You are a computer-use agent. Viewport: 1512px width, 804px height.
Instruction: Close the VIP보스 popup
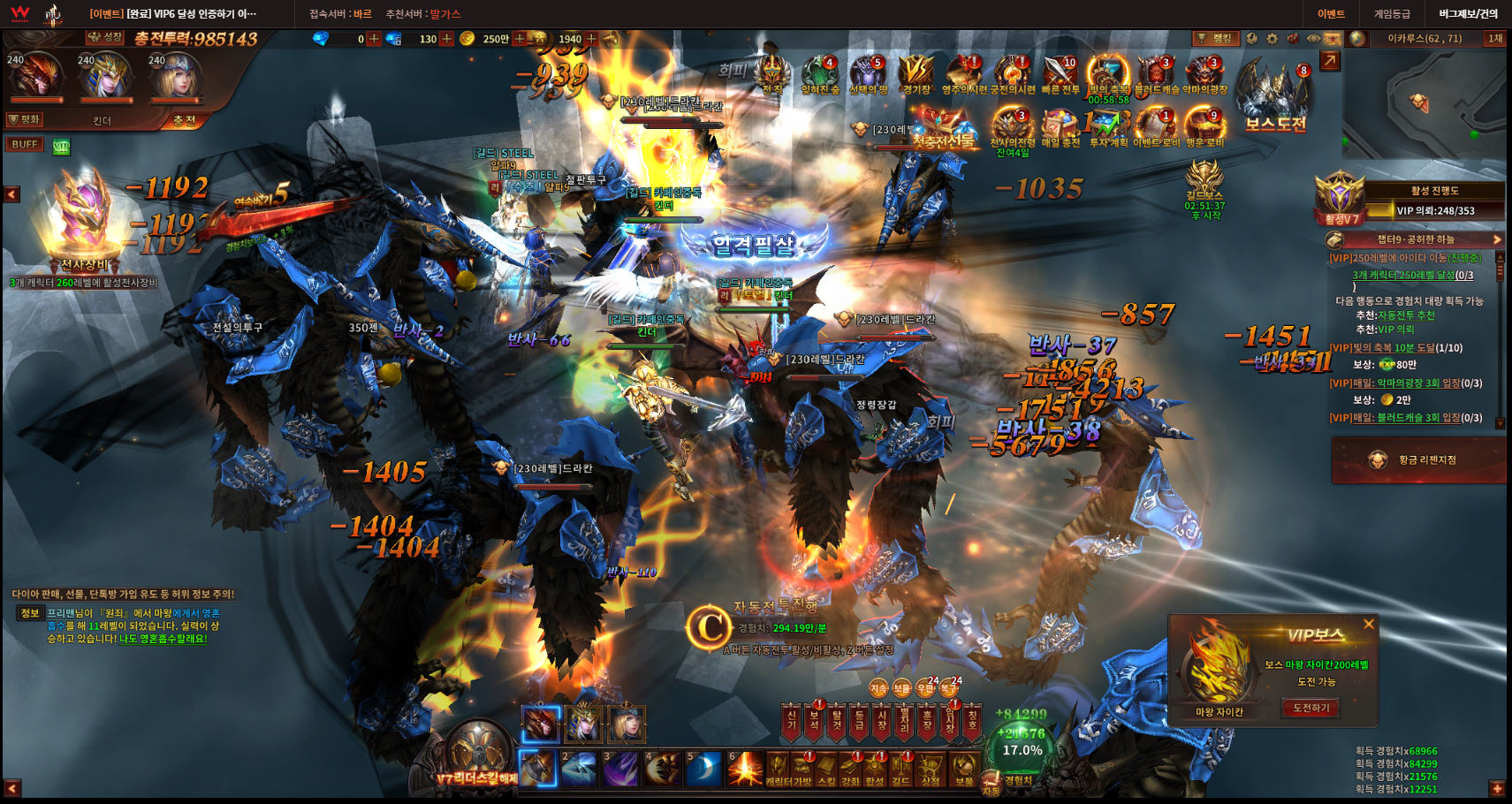[1369, 624]
